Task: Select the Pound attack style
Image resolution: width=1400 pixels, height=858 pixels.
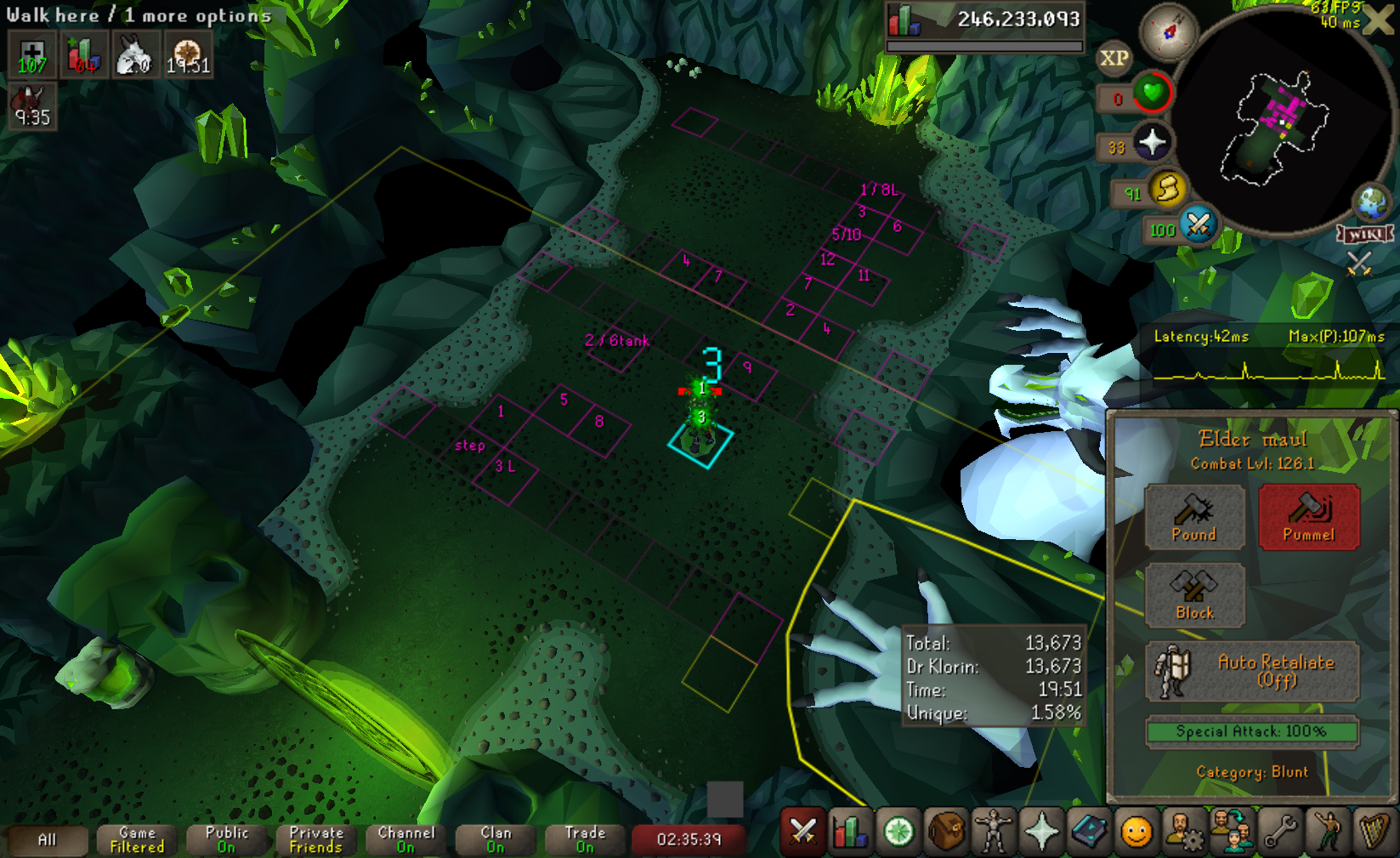Action: click(x=1194, y=516)
